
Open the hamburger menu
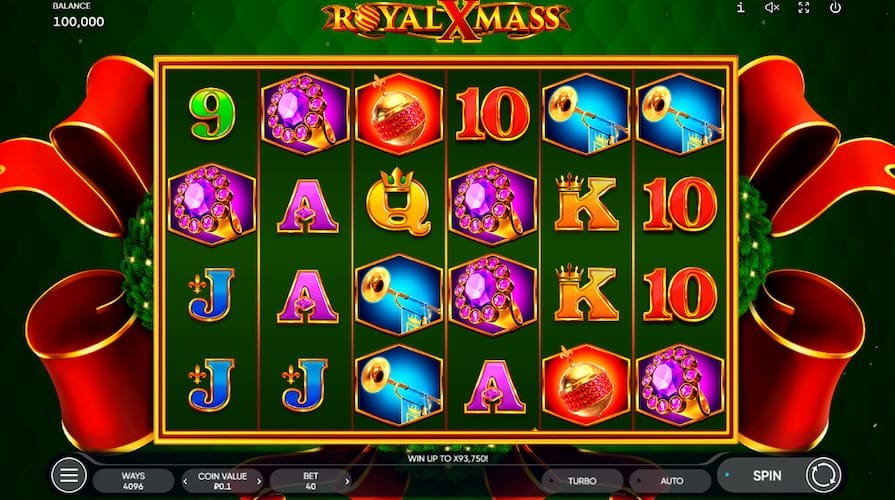68,477
